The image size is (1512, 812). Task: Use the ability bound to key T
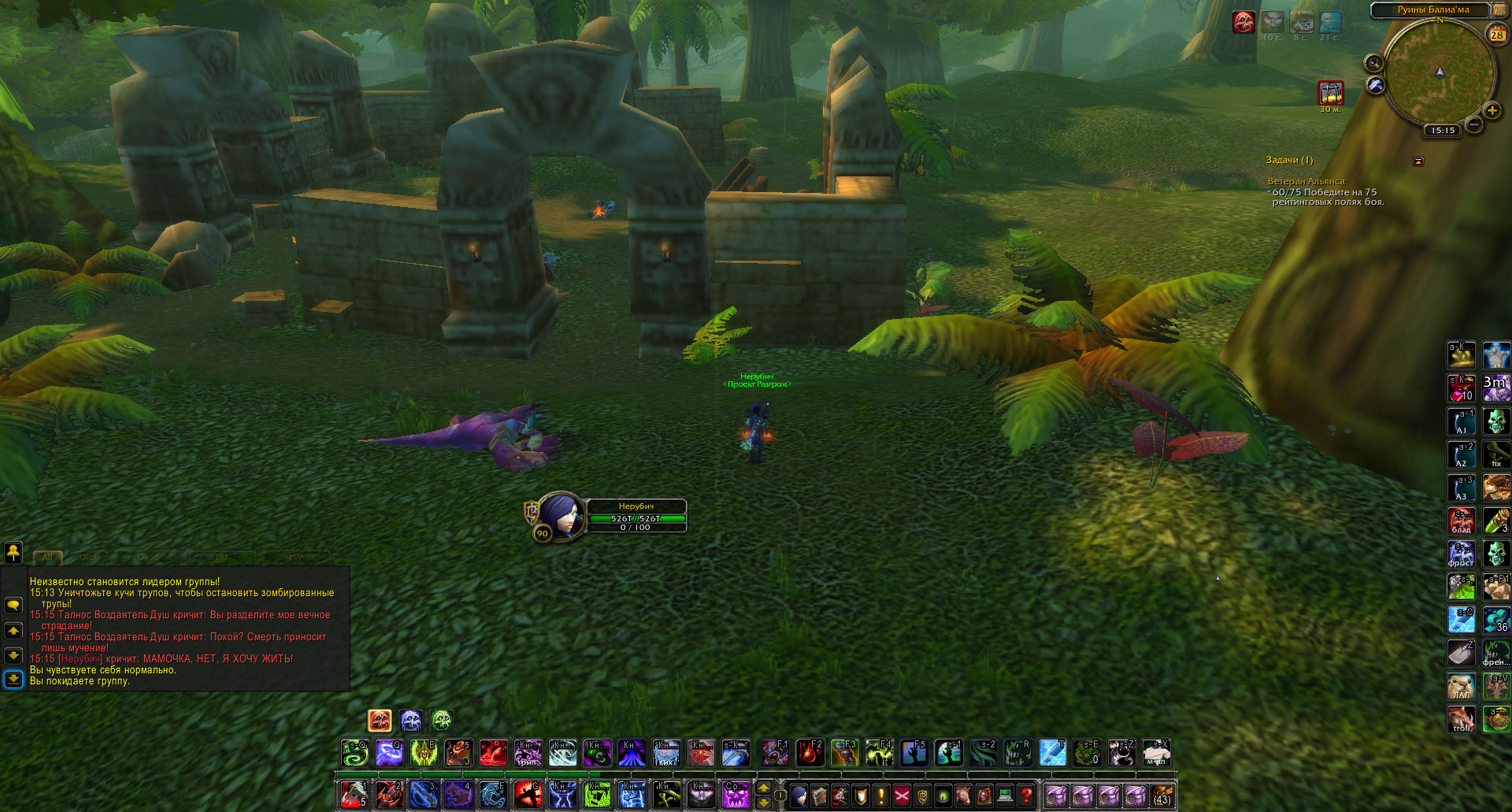point(1052,753)
